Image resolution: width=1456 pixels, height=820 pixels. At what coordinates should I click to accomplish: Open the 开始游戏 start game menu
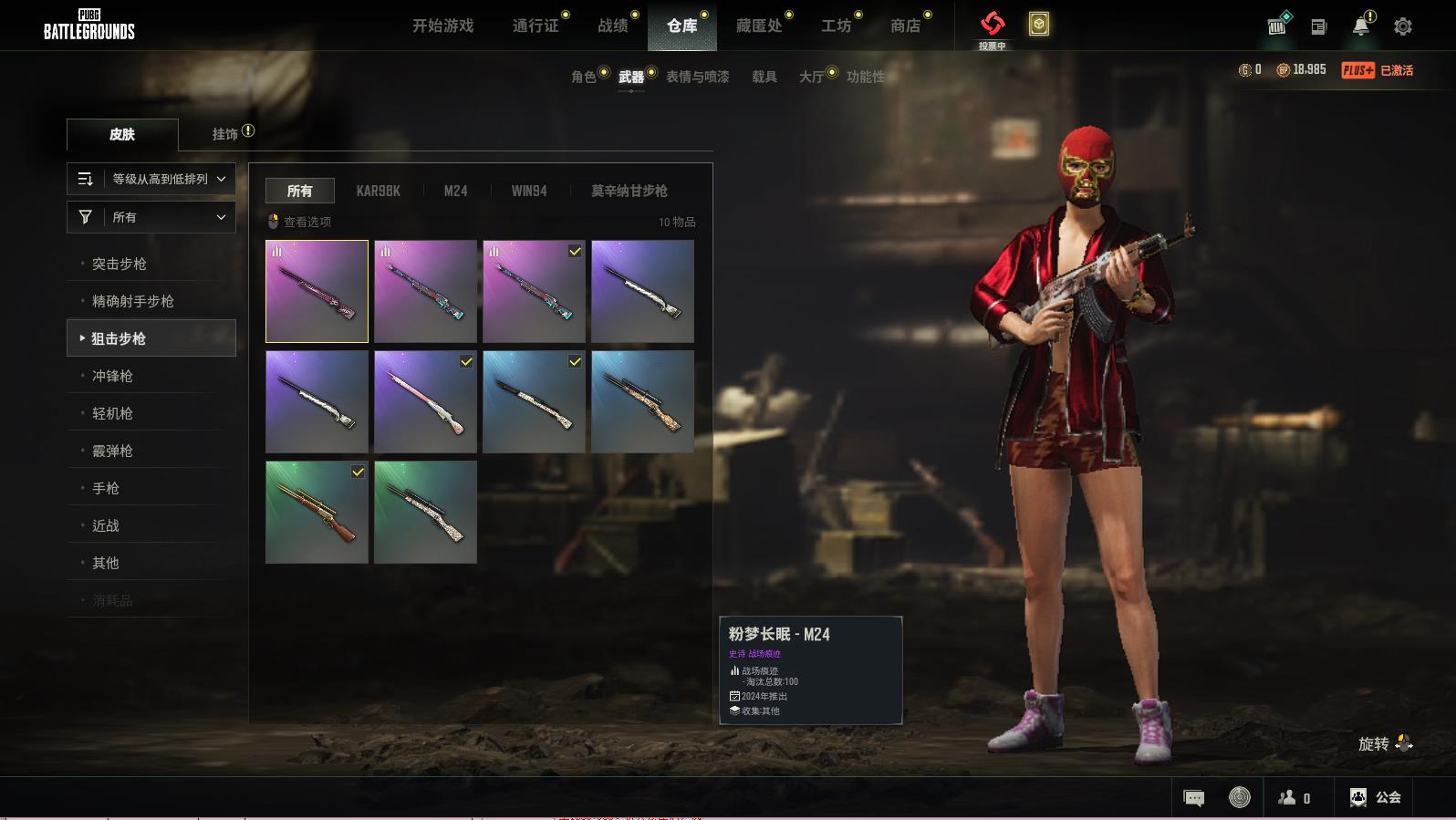(442, 26)
